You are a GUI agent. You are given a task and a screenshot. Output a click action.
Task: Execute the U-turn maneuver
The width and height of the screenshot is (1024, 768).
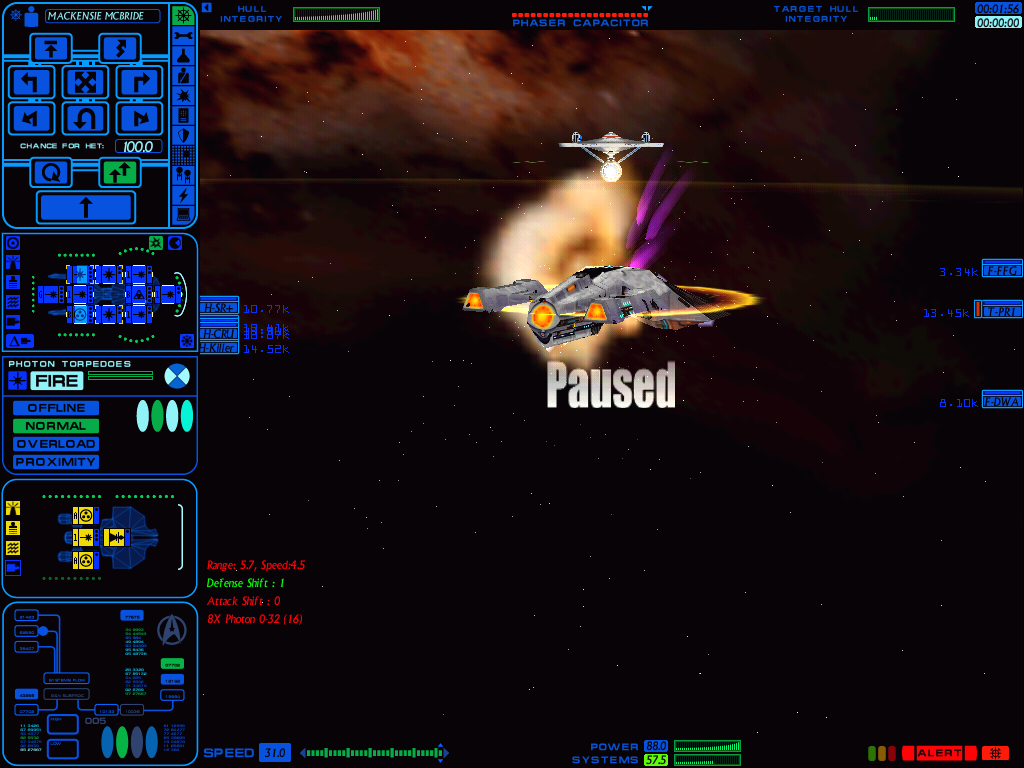[85, 119]
